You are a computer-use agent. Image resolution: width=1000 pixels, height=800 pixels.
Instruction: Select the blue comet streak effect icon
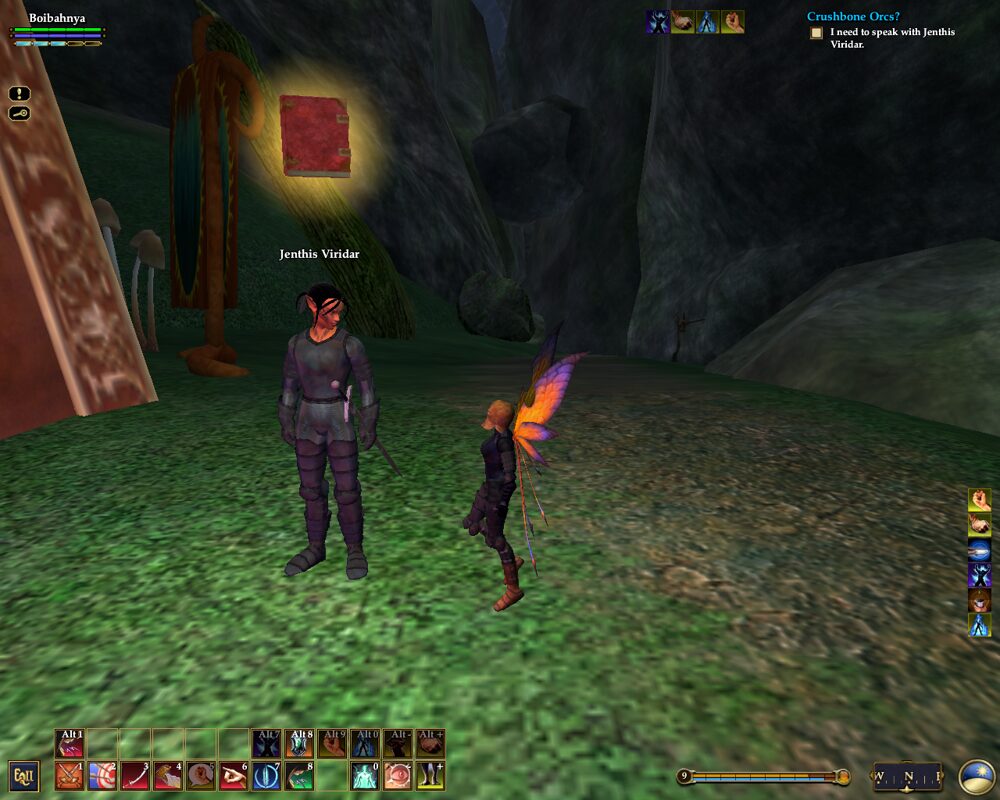pos(979,550)
